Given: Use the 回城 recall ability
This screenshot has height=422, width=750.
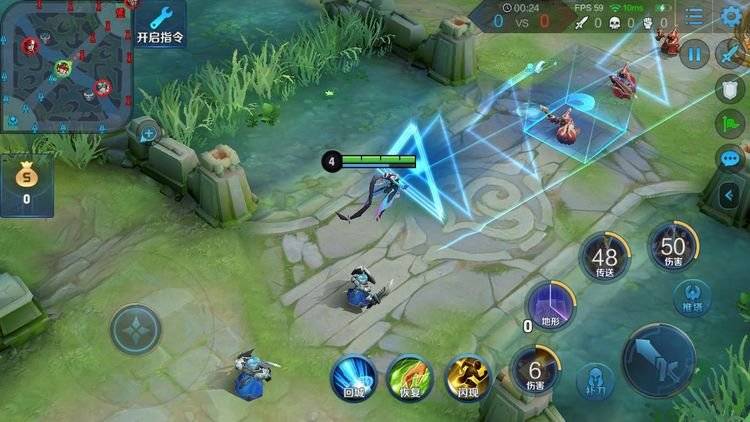Looking at the screenshot, I should point(354,378).
